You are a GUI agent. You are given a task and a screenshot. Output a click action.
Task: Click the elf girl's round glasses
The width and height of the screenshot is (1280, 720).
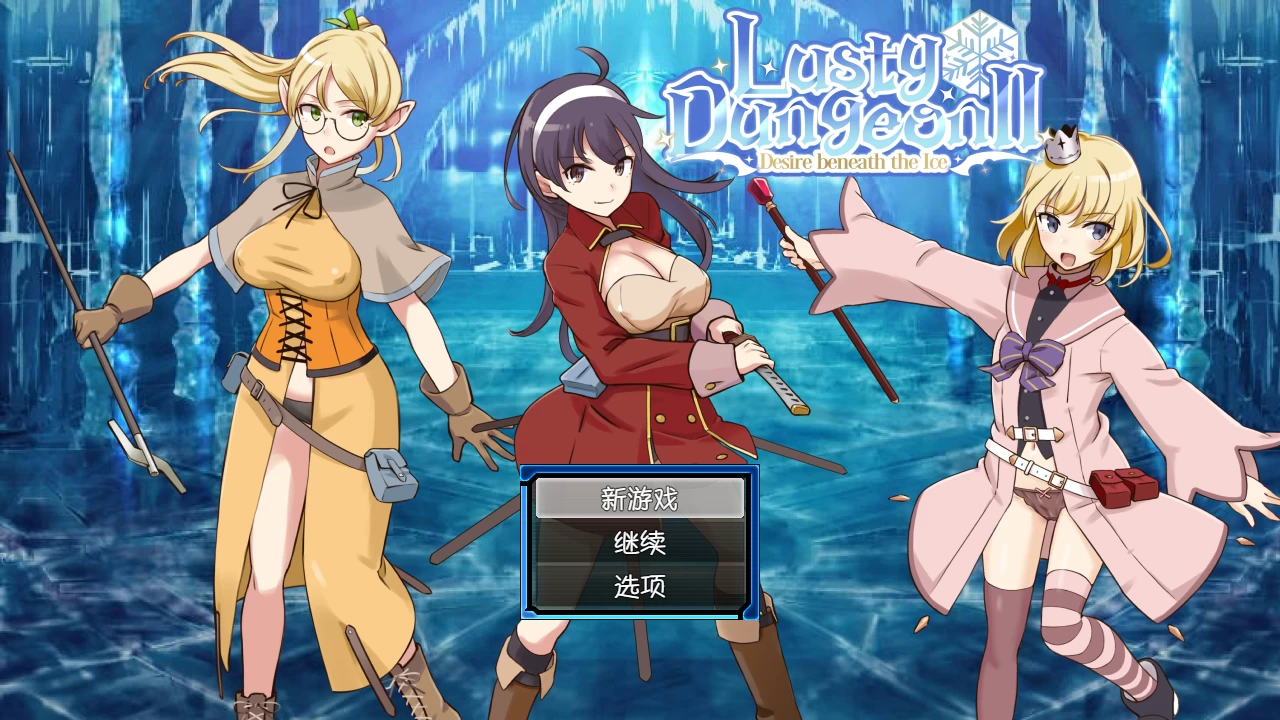(x=330, y=118)
